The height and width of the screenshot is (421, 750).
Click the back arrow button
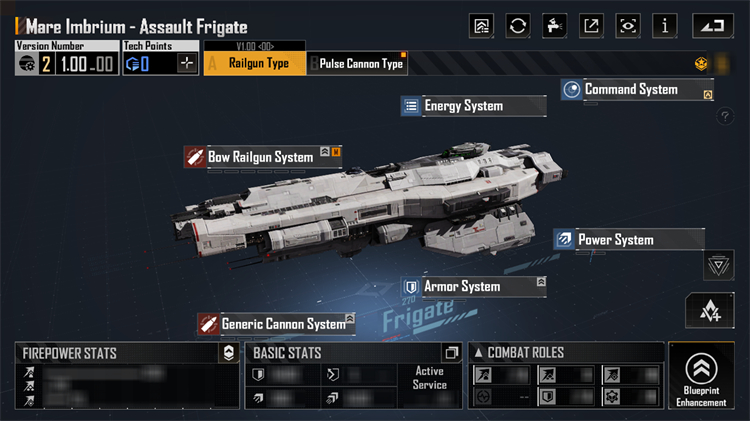click(x=709, y=25)
